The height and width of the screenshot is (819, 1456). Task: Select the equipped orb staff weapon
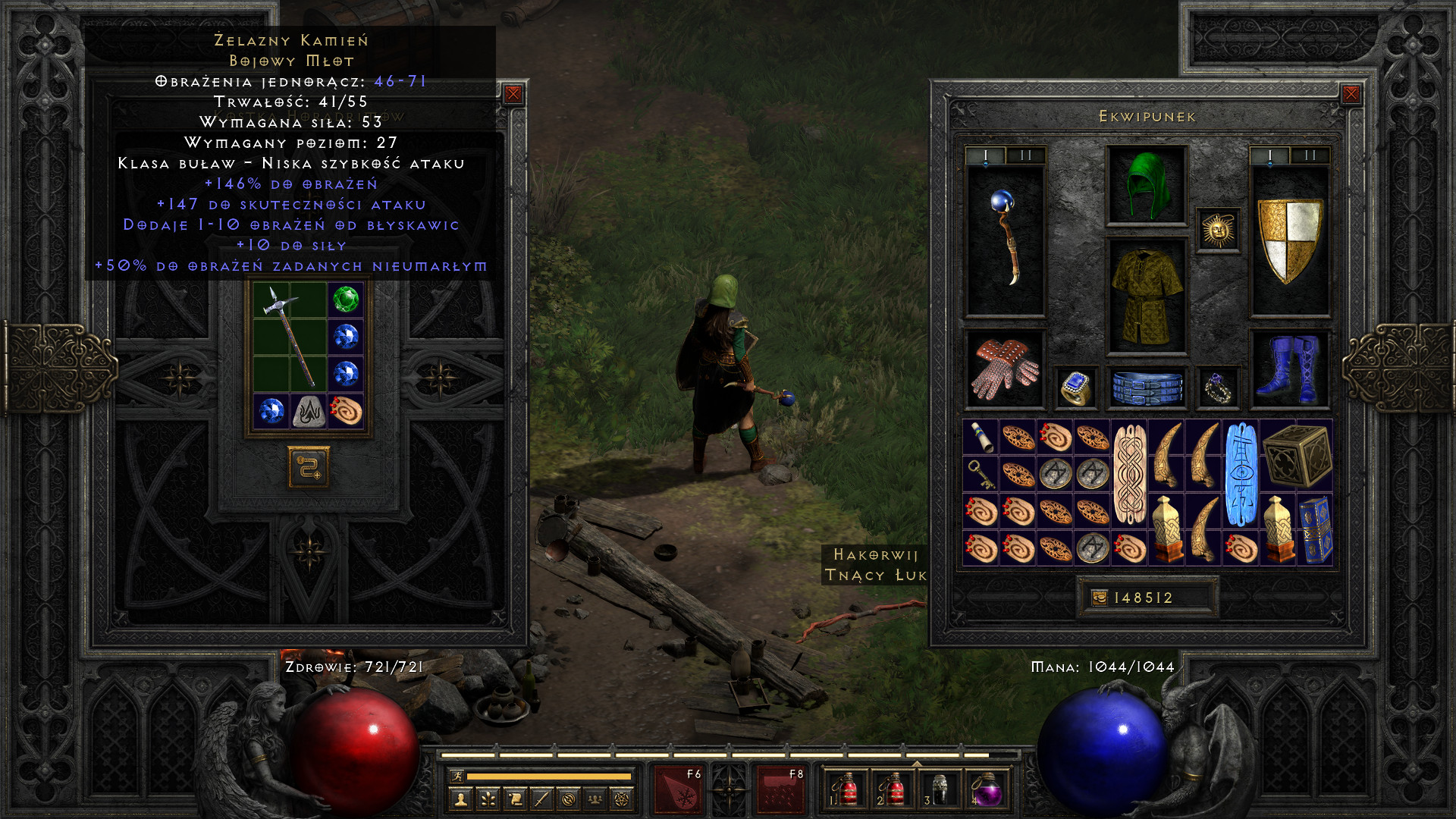(x=1006, y=240)
